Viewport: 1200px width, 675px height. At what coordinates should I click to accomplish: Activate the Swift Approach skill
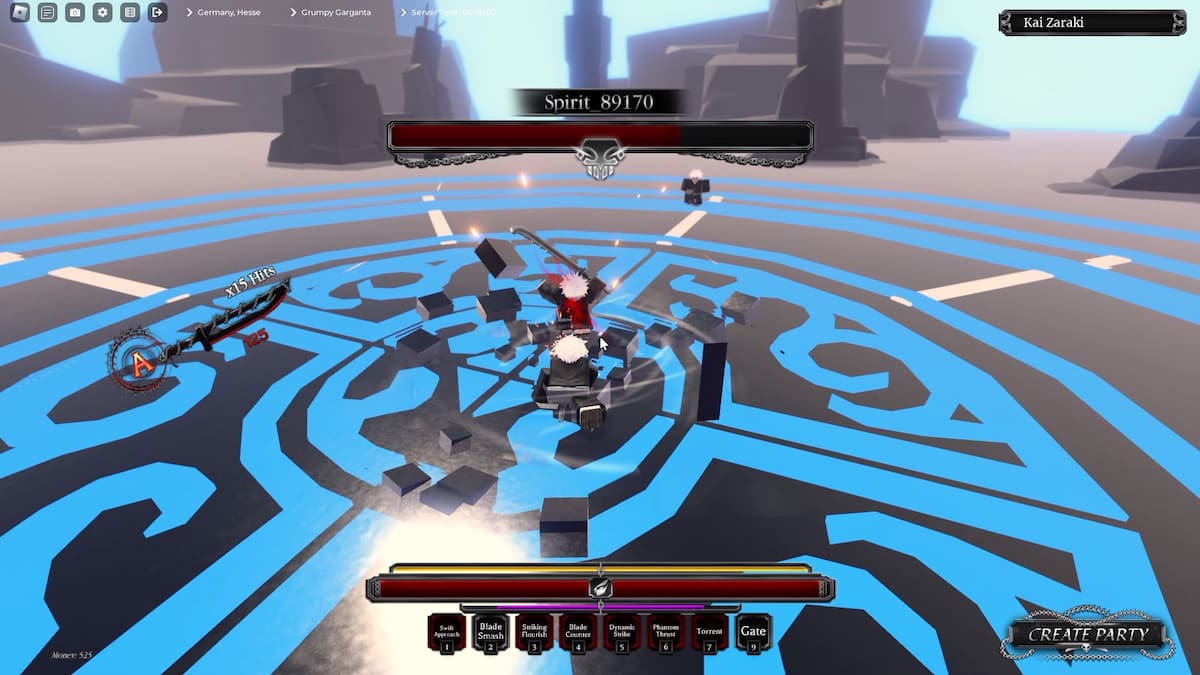click(447, 632)
